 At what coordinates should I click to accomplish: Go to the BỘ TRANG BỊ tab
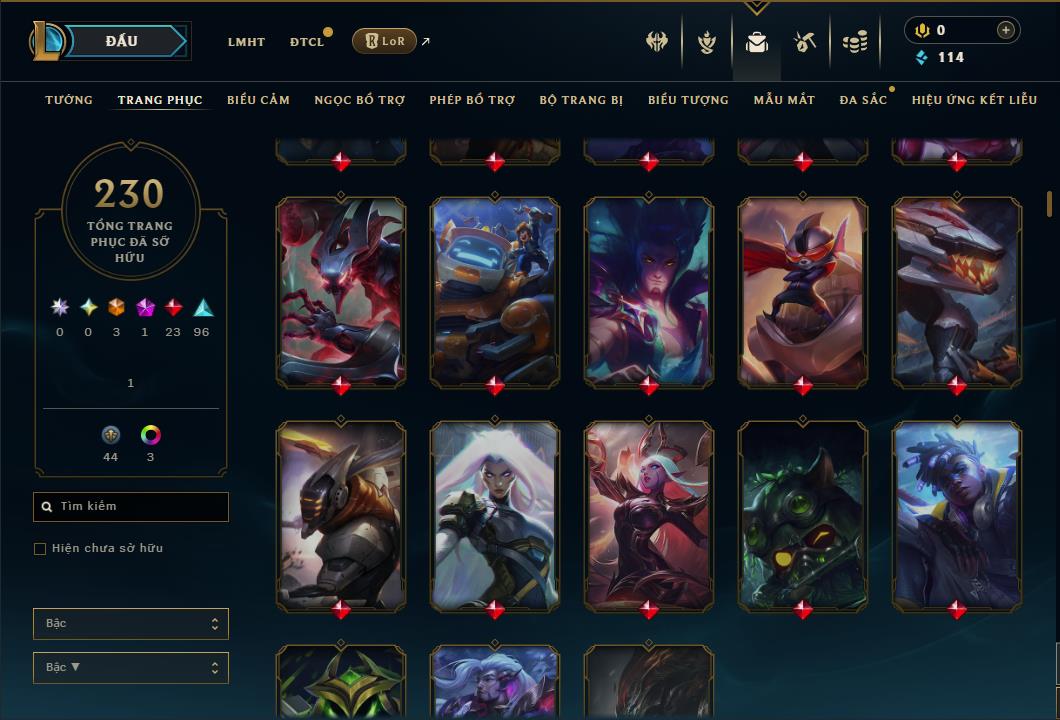[581, 100]
